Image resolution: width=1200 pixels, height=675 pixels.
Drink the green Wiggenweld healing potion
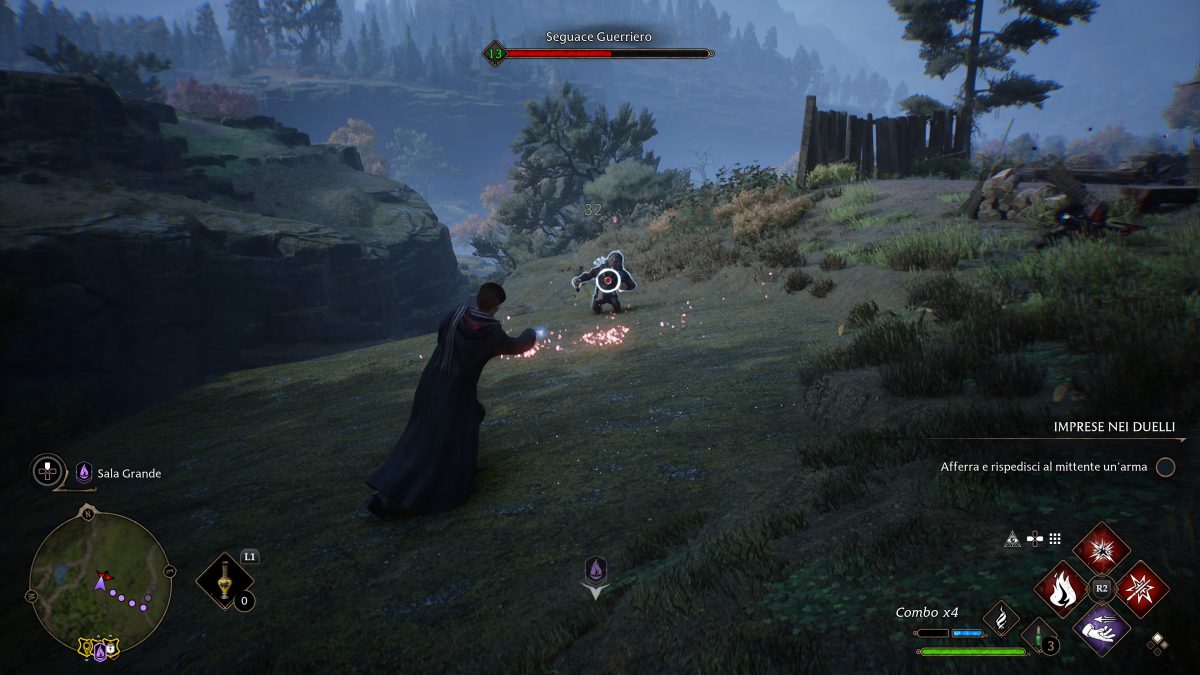pos(1037,635)
